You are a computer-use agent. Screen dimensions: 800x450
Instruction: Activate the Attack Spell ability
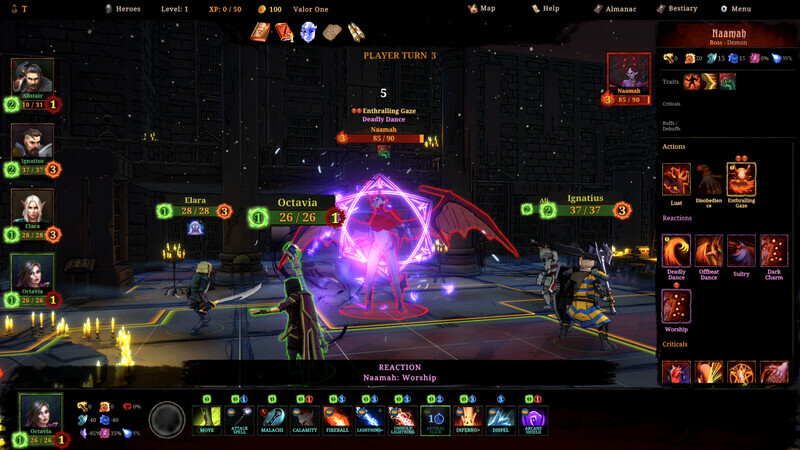pyautogui.click(x=240, y=419)
